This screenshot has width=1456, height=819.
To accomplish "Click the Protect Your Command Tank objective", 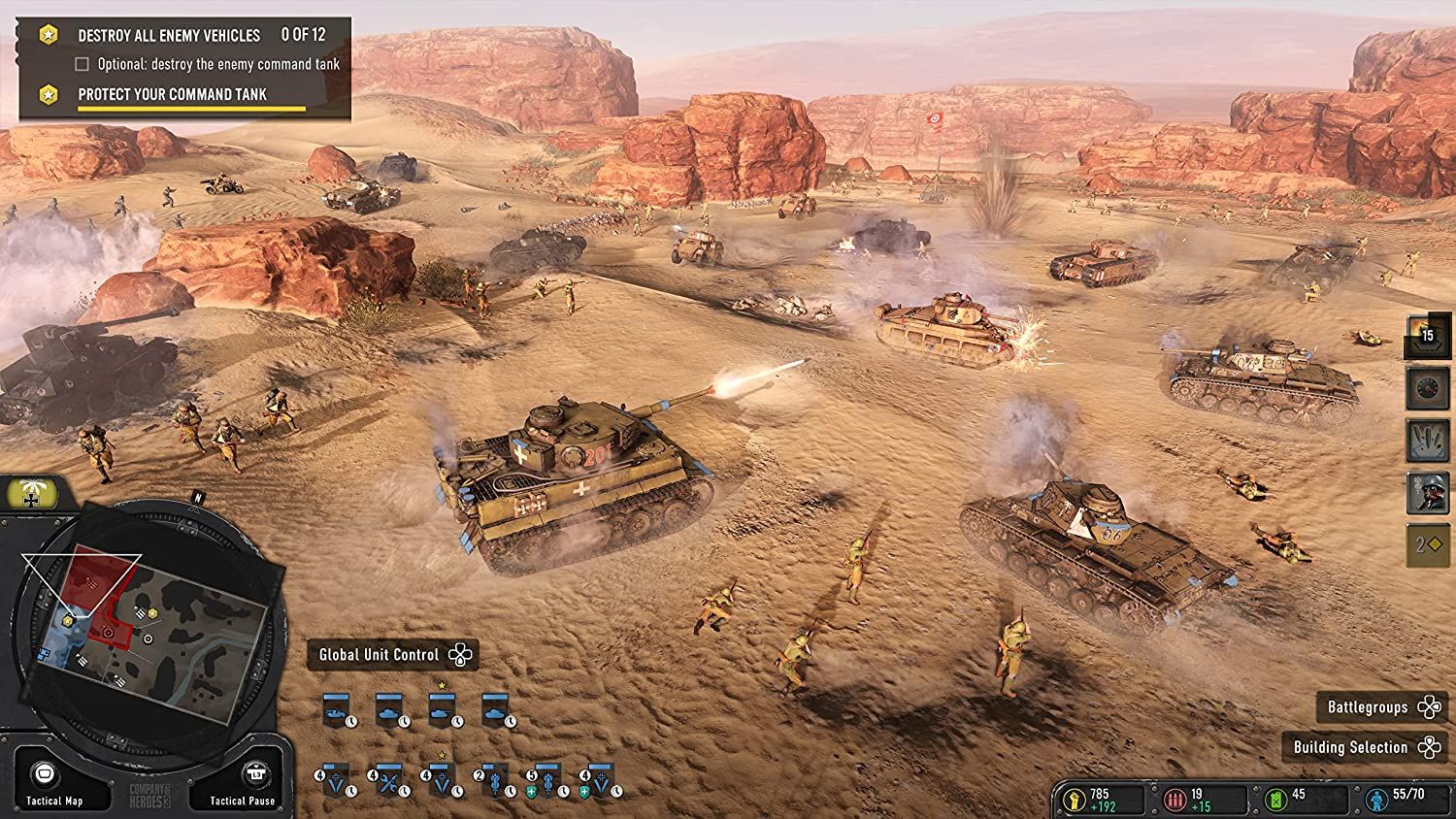I will (171, 94).
